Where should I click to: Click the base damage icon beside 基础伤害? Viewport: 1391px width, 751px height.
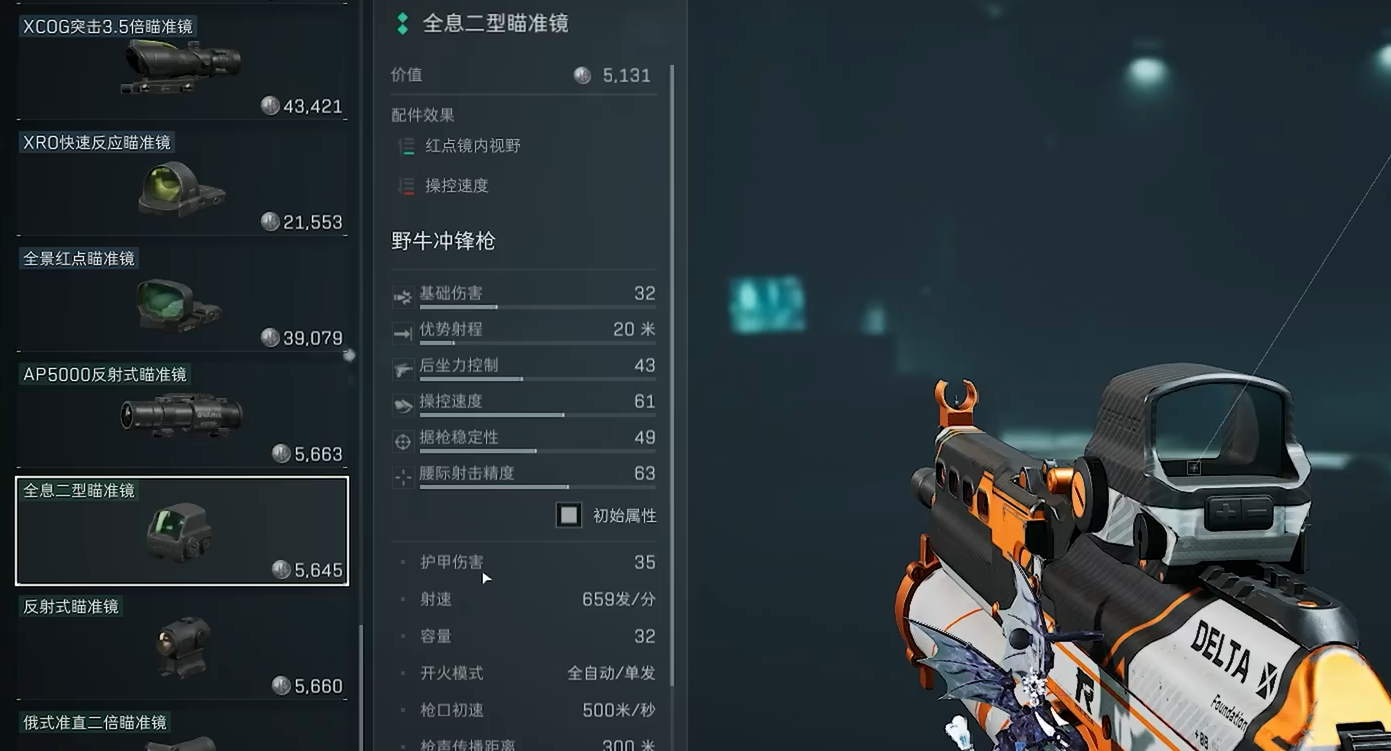(403, 295)
